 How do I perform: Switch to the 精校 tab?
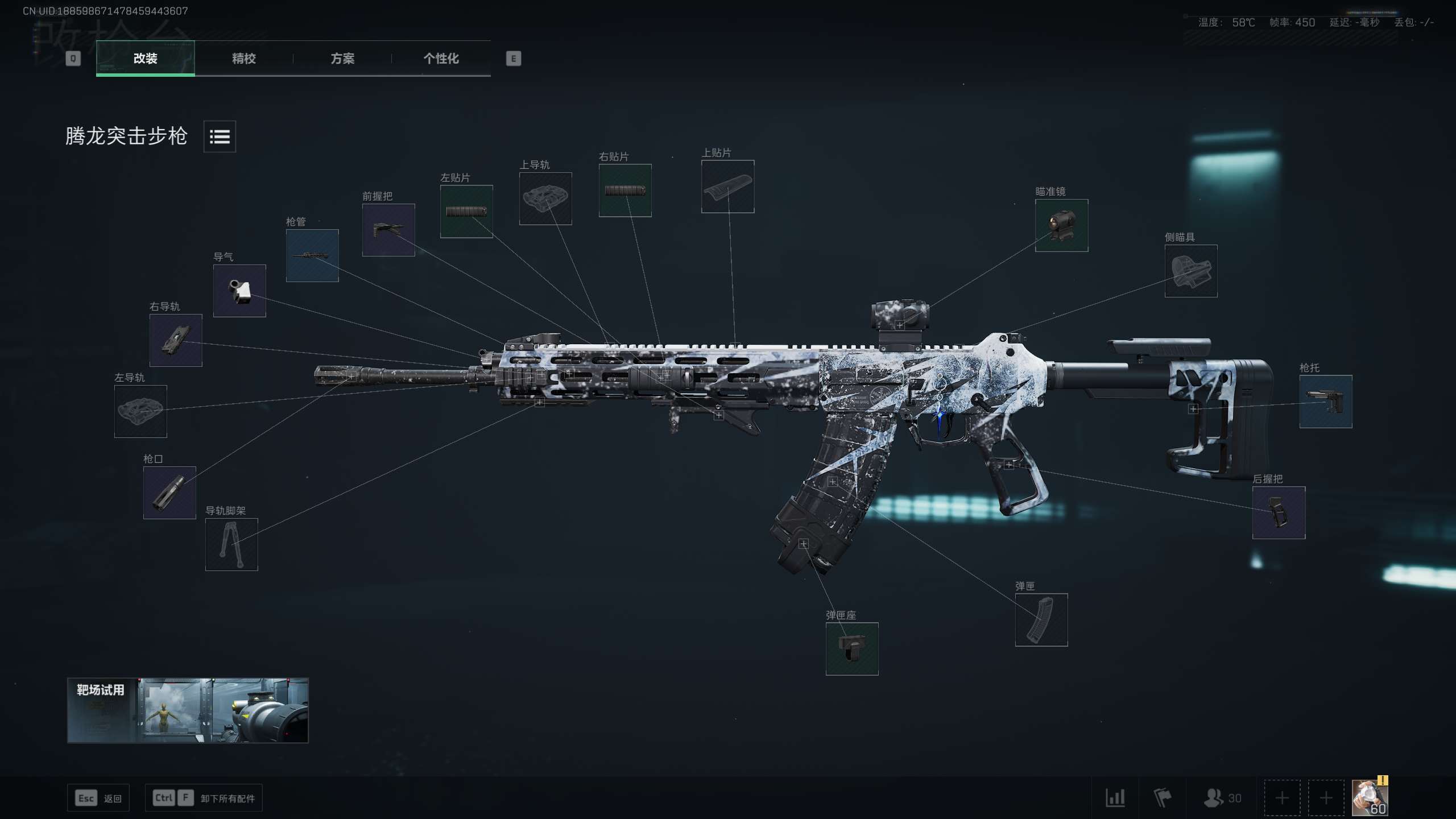pyautogui.click(x=243, y=58)
